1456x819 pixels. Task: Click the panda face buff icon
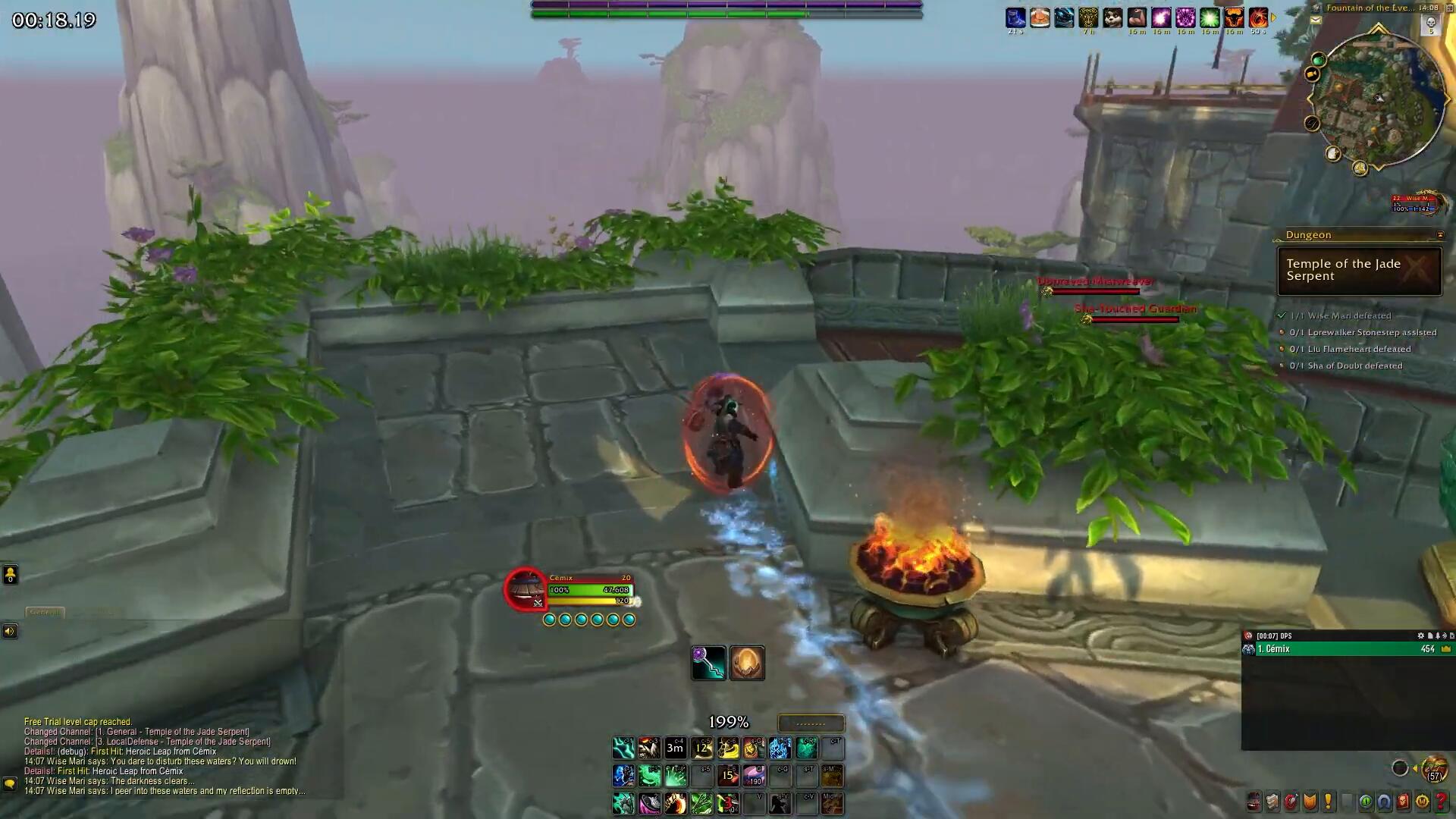point(1112,17)
